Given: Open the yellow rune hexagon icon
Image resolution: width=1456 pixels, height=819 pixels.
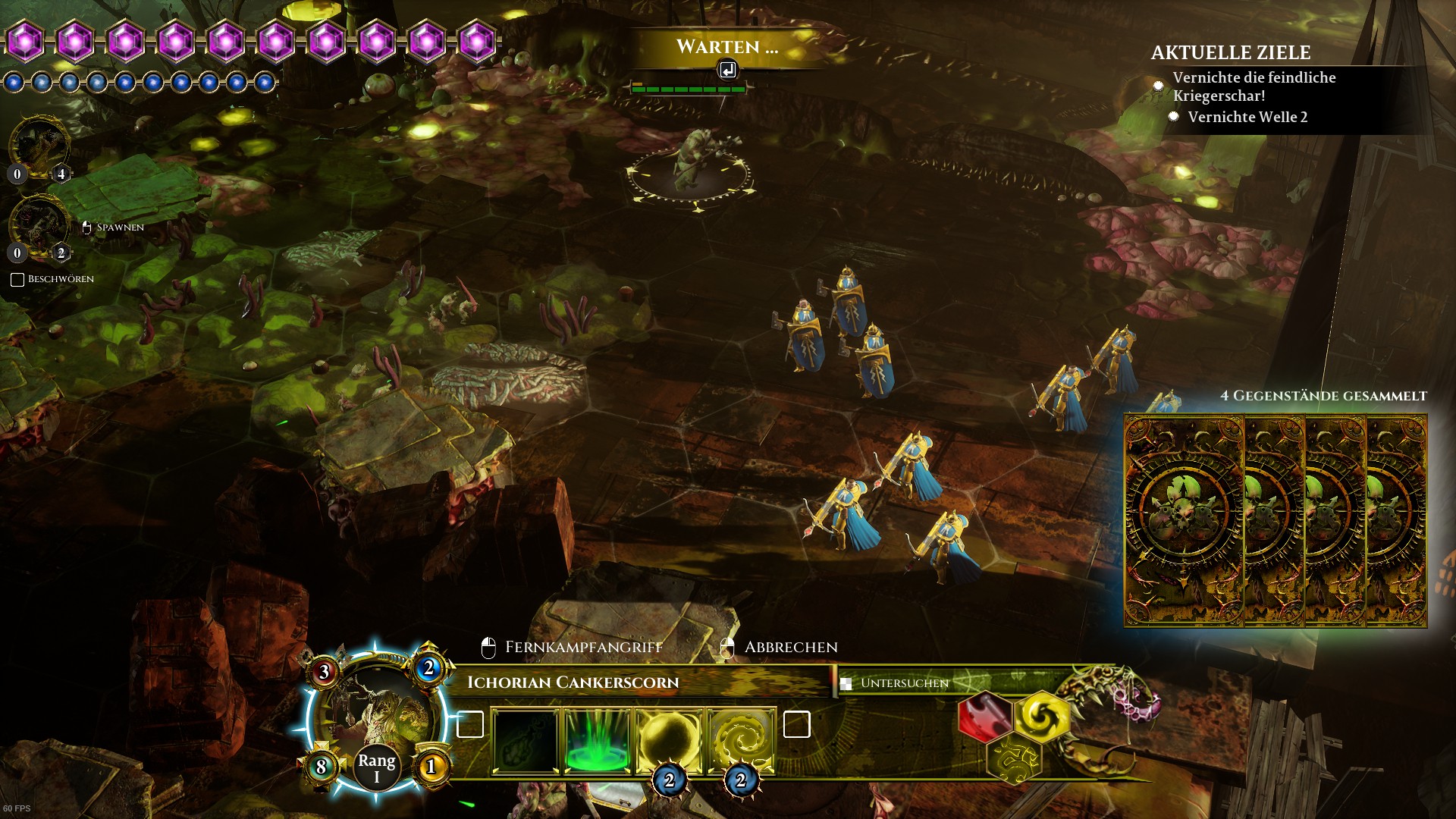Looking at the screenshot, I should coord(1014,759).
